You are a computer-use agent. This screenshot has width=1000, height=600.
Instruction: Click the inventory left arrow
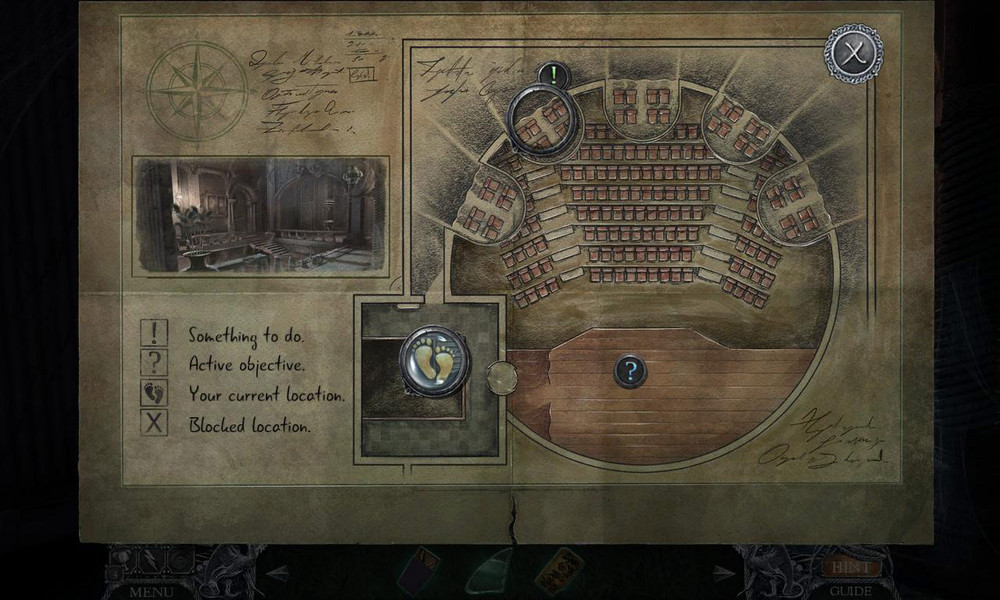pos(280,573)
